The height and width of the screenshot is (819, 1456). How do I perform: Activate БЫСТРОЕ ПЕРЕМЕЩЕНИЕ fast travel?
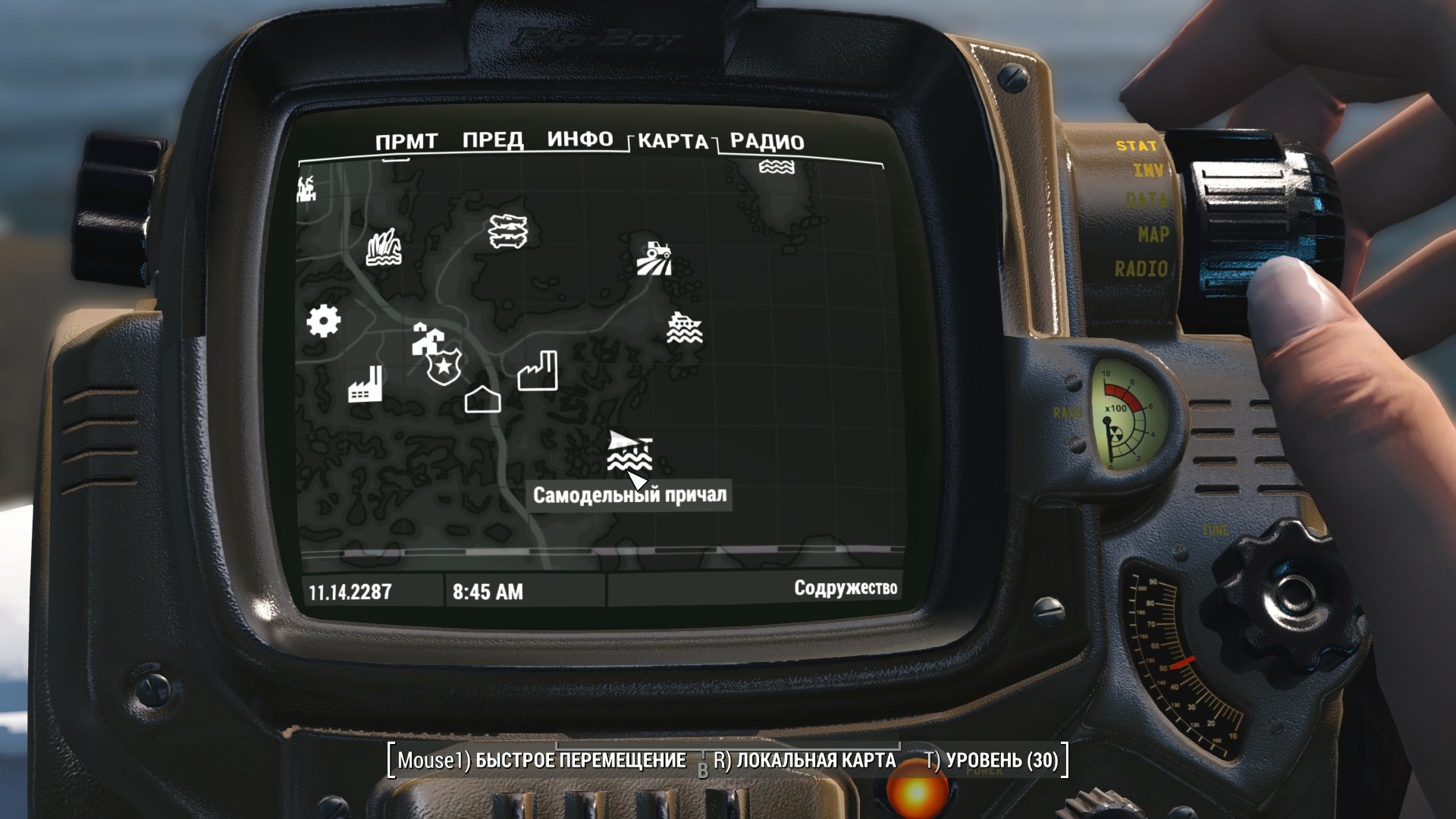coord(541,761)
